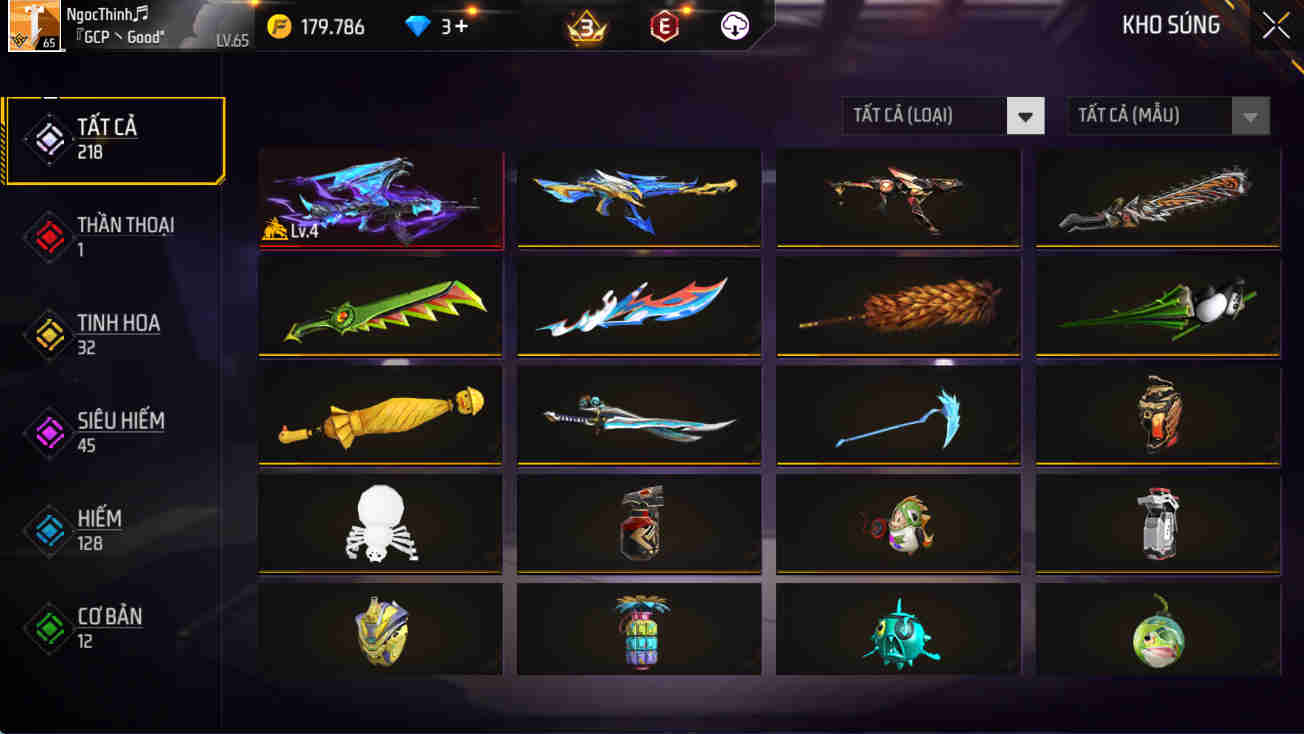Click the yellow Tinh Hoa rarity icon
The height and width of the screenshot is (734, 1304).
pos(47,335)
